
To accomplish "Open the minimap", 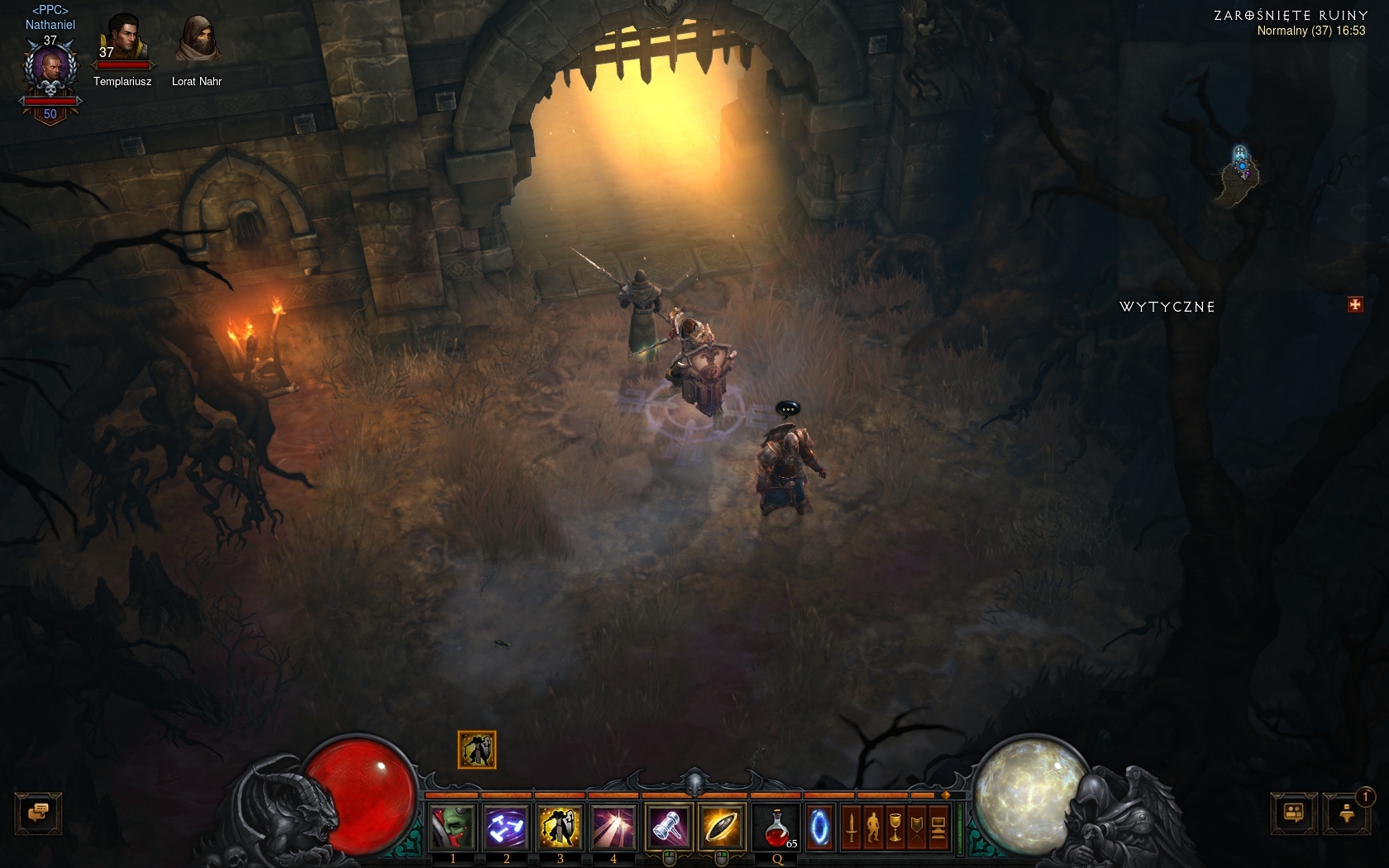I will click(x=1240, y=171).
